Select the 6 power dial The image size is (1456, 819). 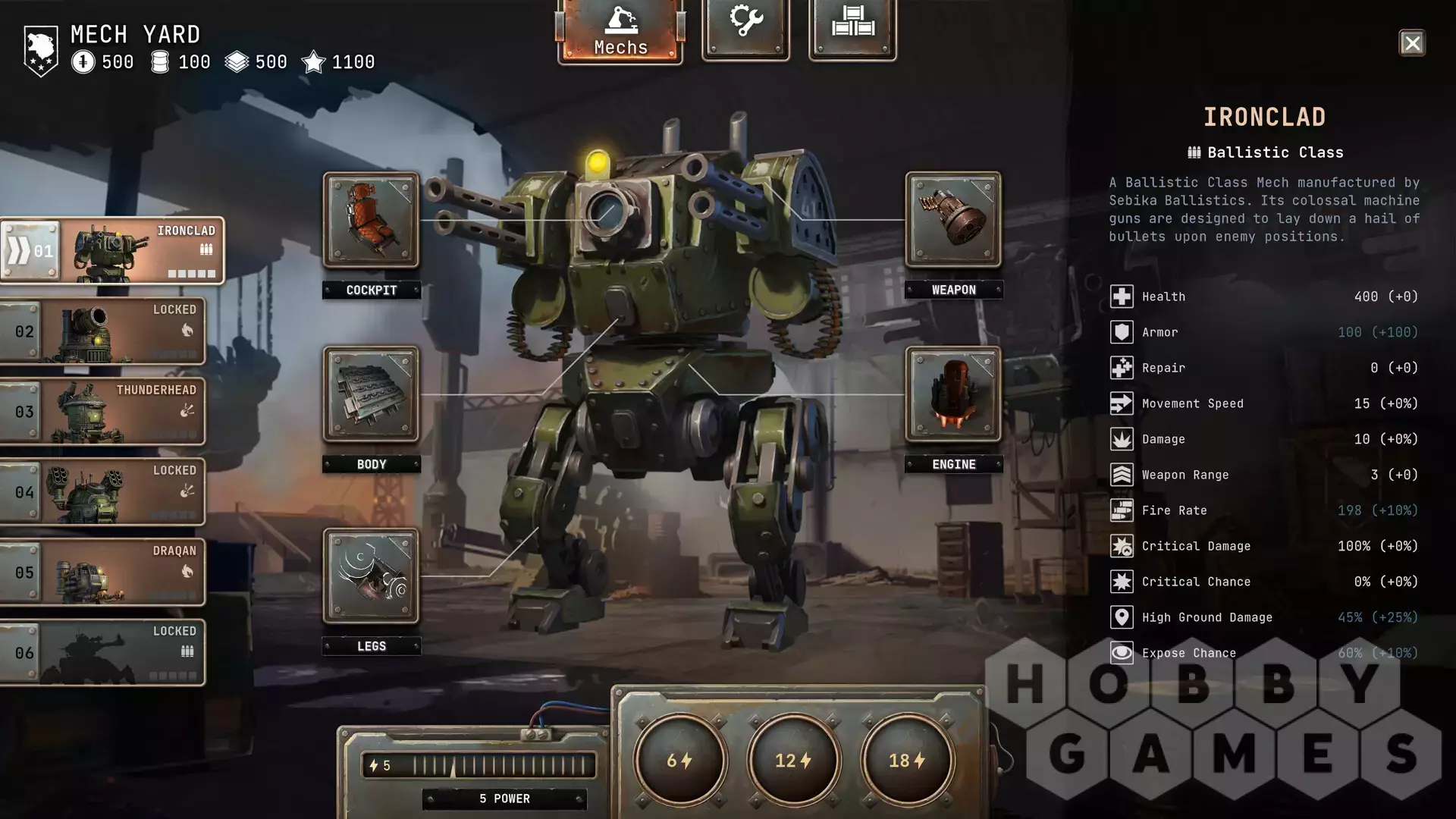coord(680,760)
